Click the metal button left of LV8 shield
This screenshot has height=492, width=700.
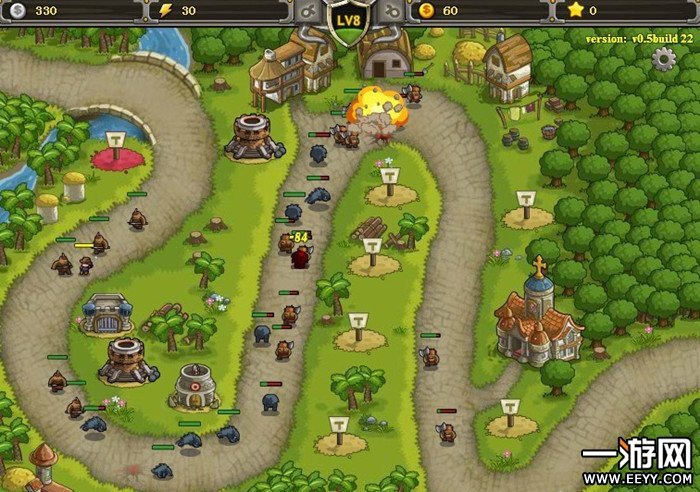pyautogui.click(x=308, y=11)
